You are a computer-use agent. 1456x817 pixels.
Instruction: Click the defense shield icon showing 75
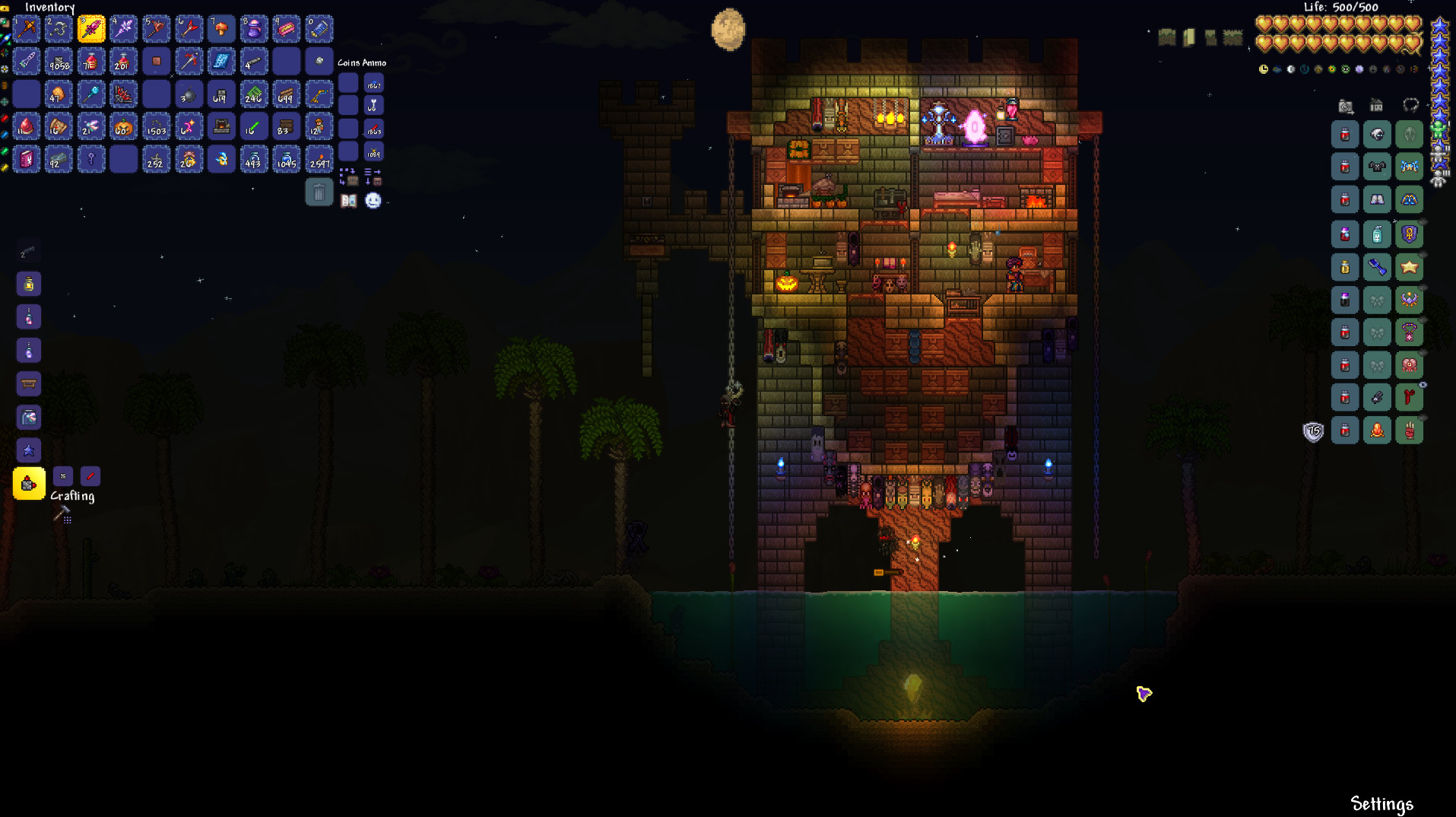point(1313,431)
